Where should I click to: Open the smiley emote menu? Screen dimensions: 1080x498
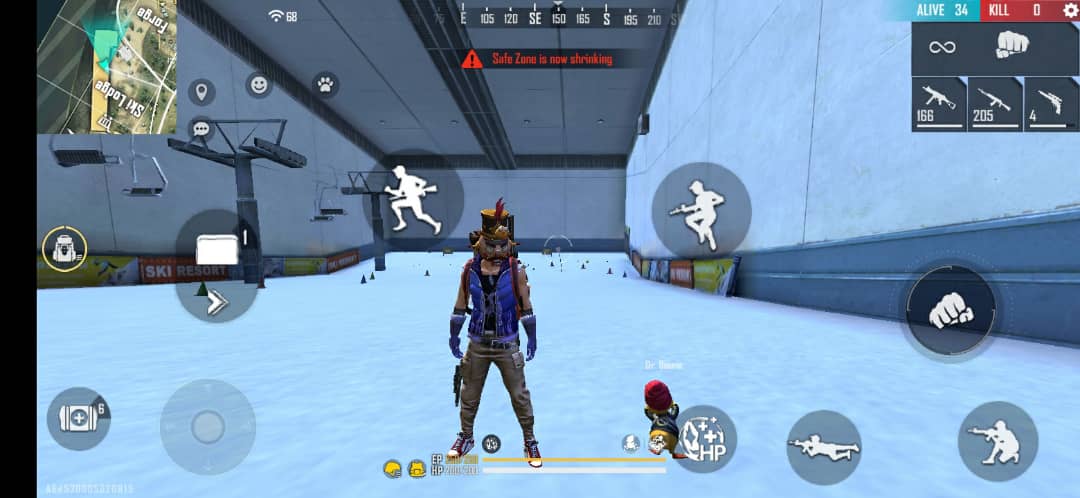tap(259, 85)
